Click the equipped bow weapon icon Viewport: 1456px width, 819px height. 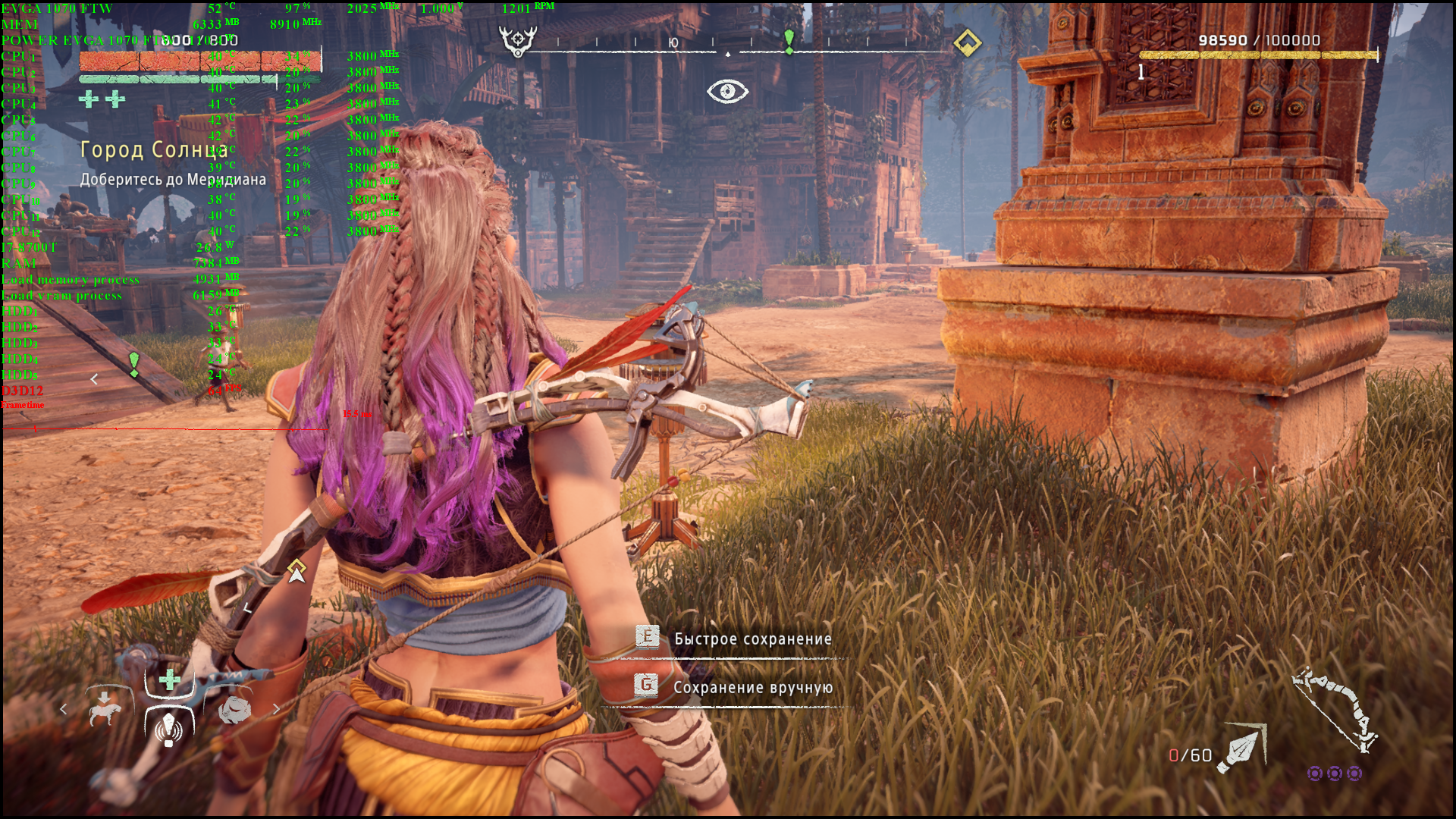click(x=1335, y=709)
